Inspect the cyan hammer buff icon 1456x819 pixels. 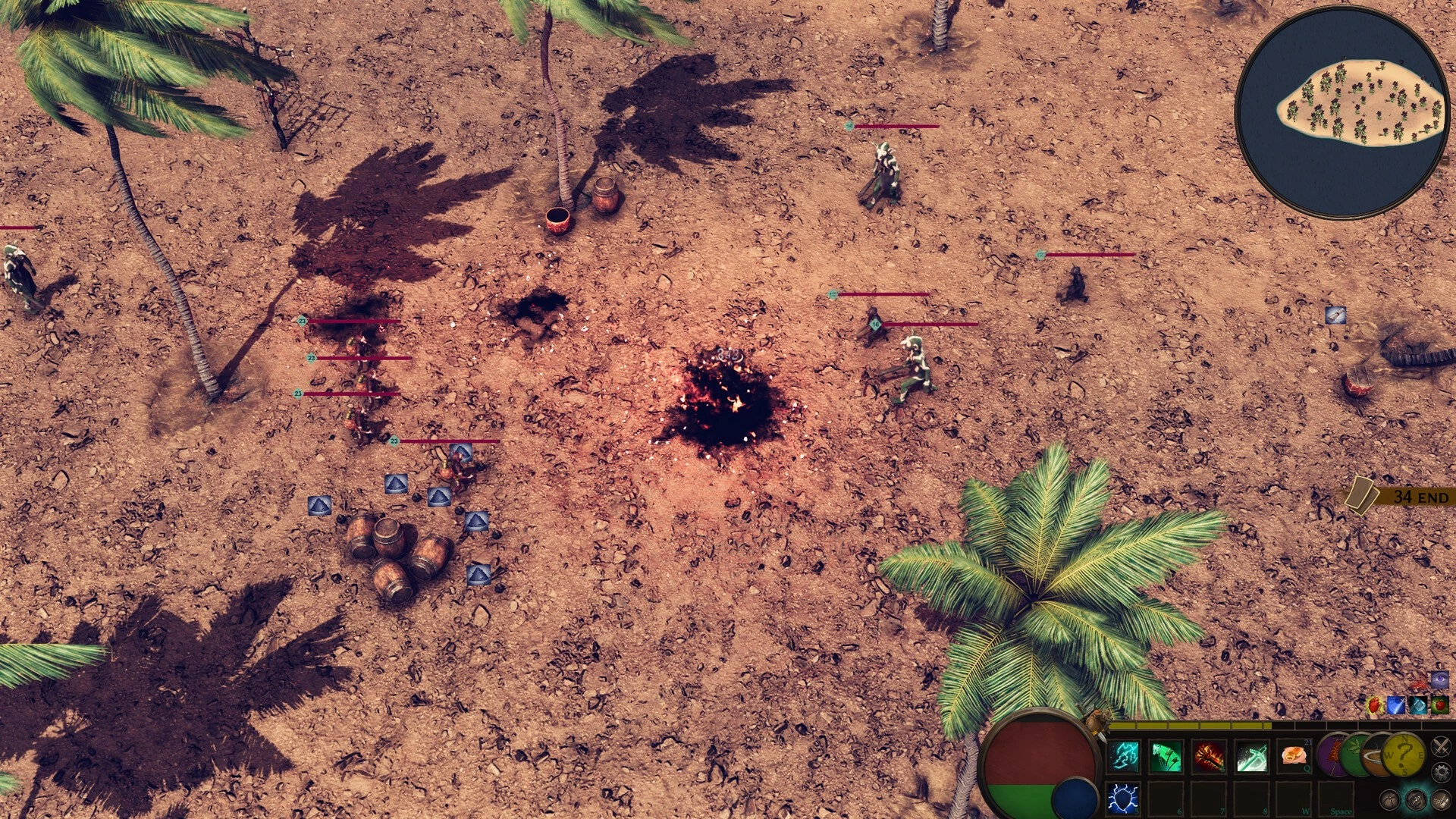(1418, 706)
